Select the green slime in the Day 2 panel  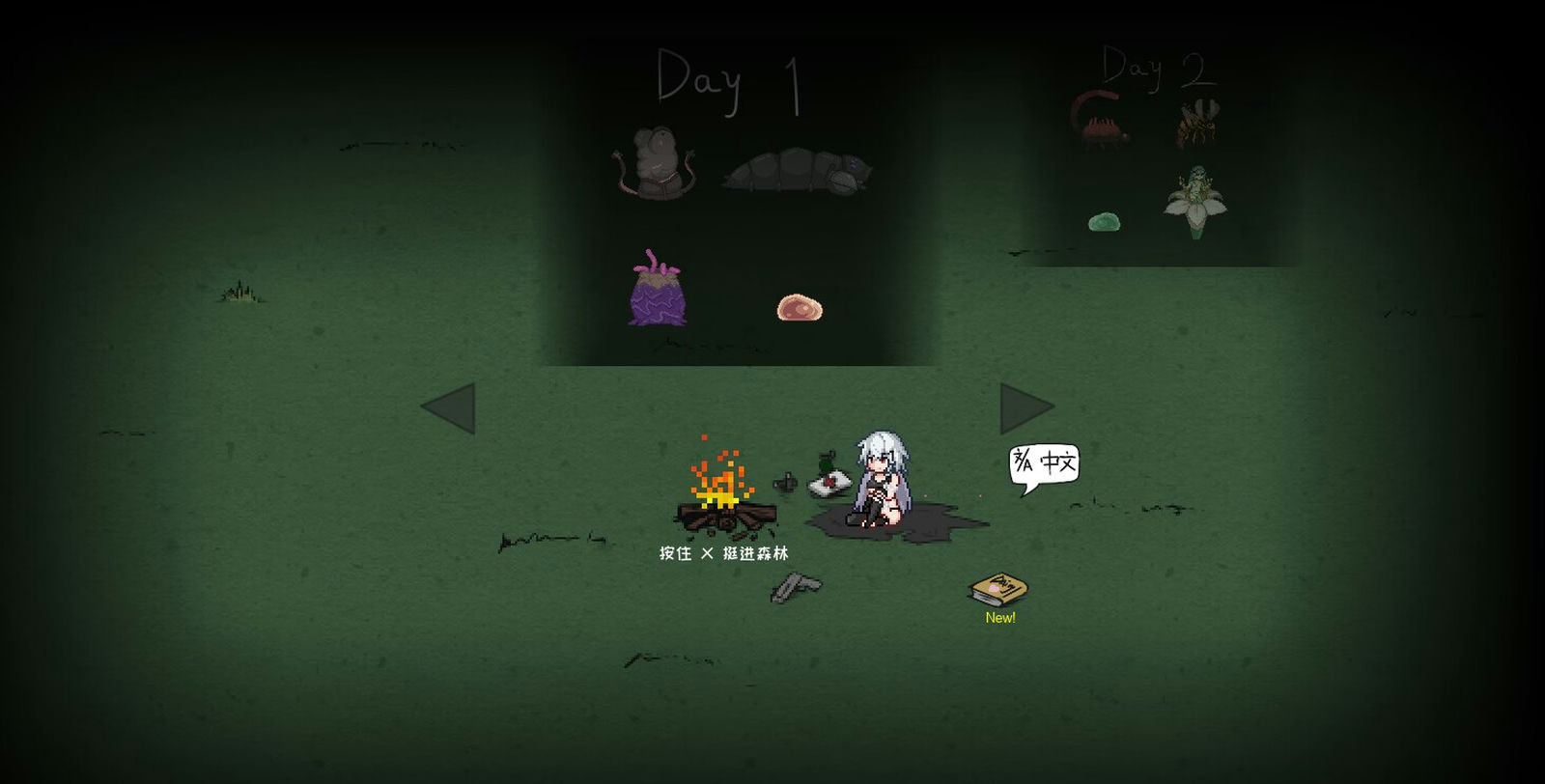click(x=1106, y=220)
